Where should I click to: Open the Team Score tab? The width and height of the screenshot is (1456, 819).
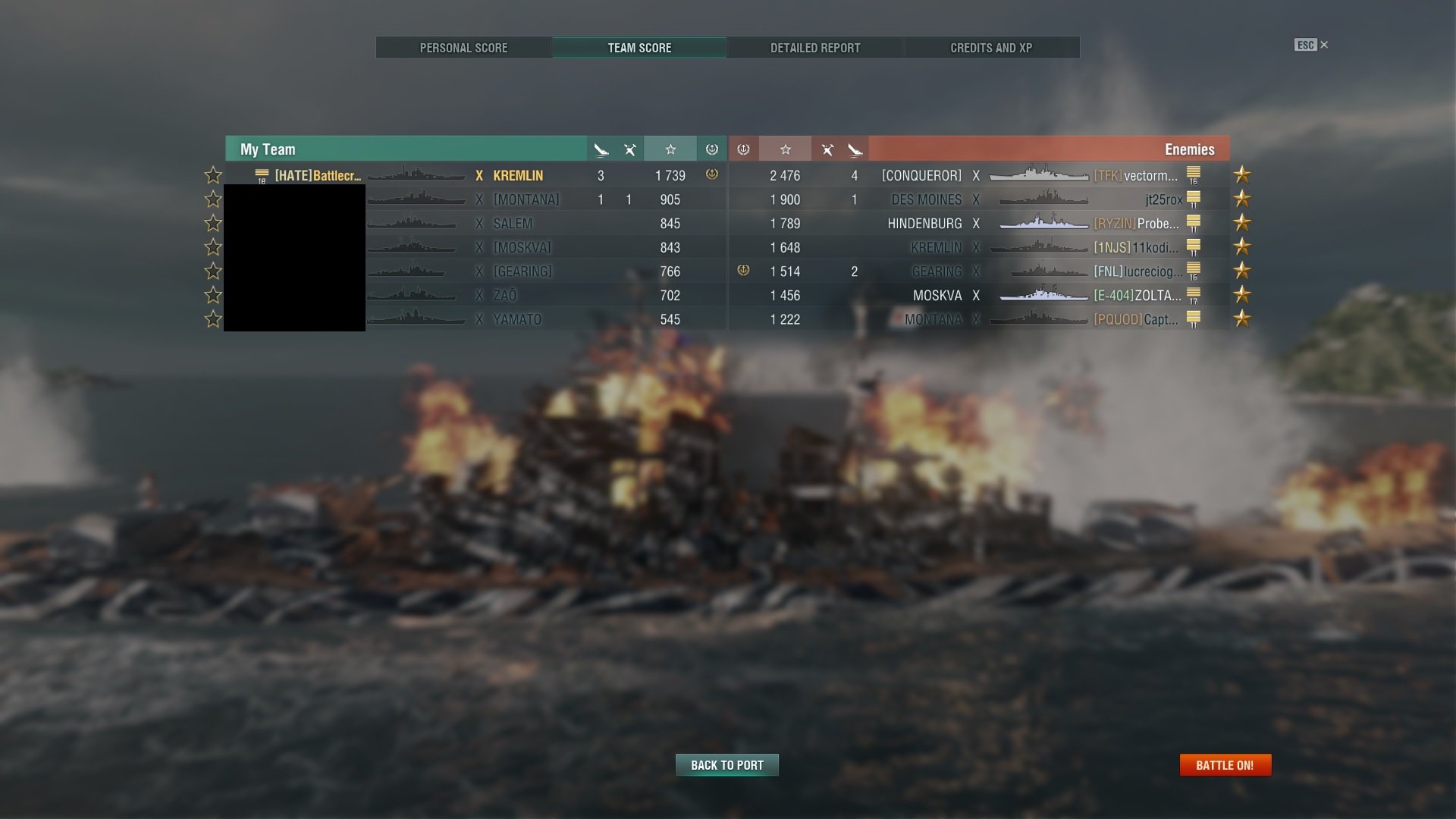pyautogui.click(x=639, y=48)
